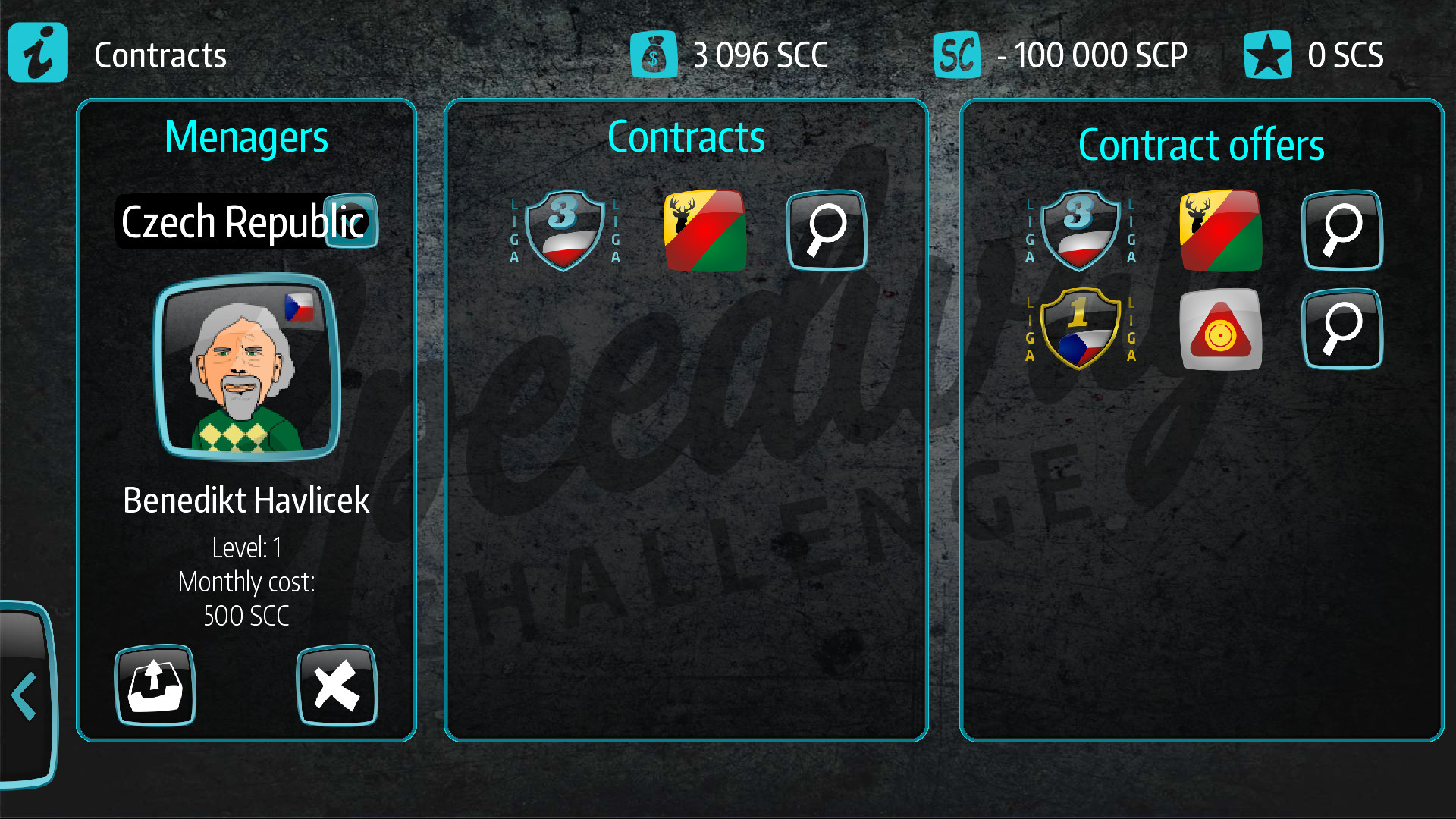Viewport: 1456px width, 819px height.
Task: Click the SCC money bag icon
Action: click(654, 54)
